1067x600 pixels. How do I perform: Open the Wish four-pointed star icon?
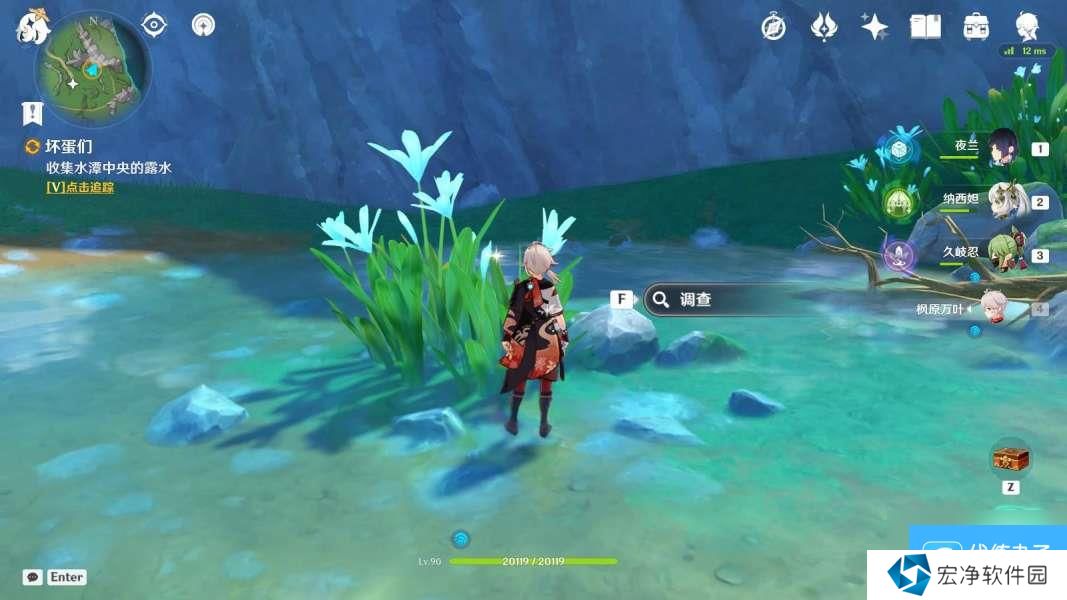click(x=875, y=27)
